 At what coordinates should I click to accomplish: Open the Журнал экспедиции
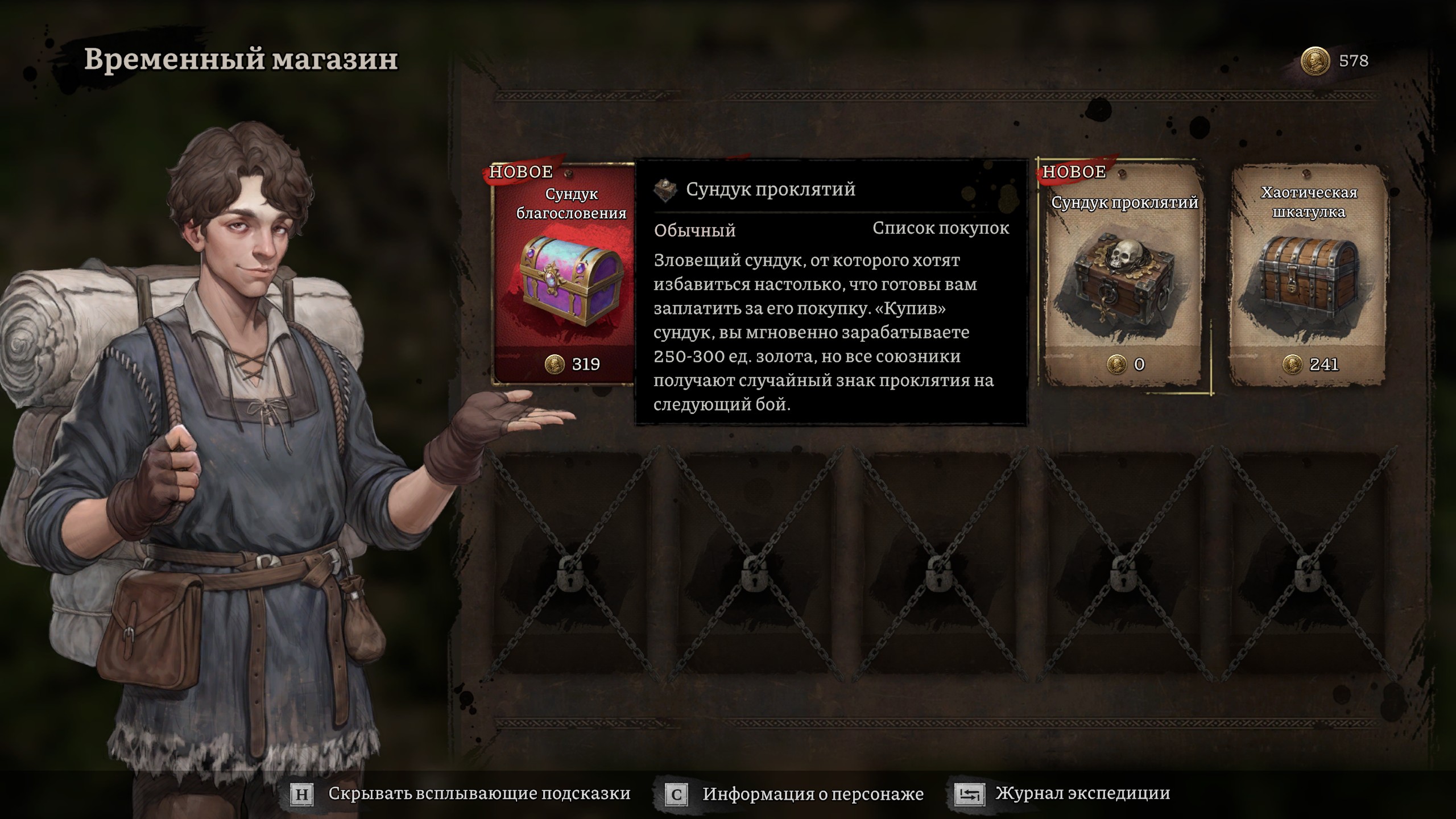(x=1064, y=794)
